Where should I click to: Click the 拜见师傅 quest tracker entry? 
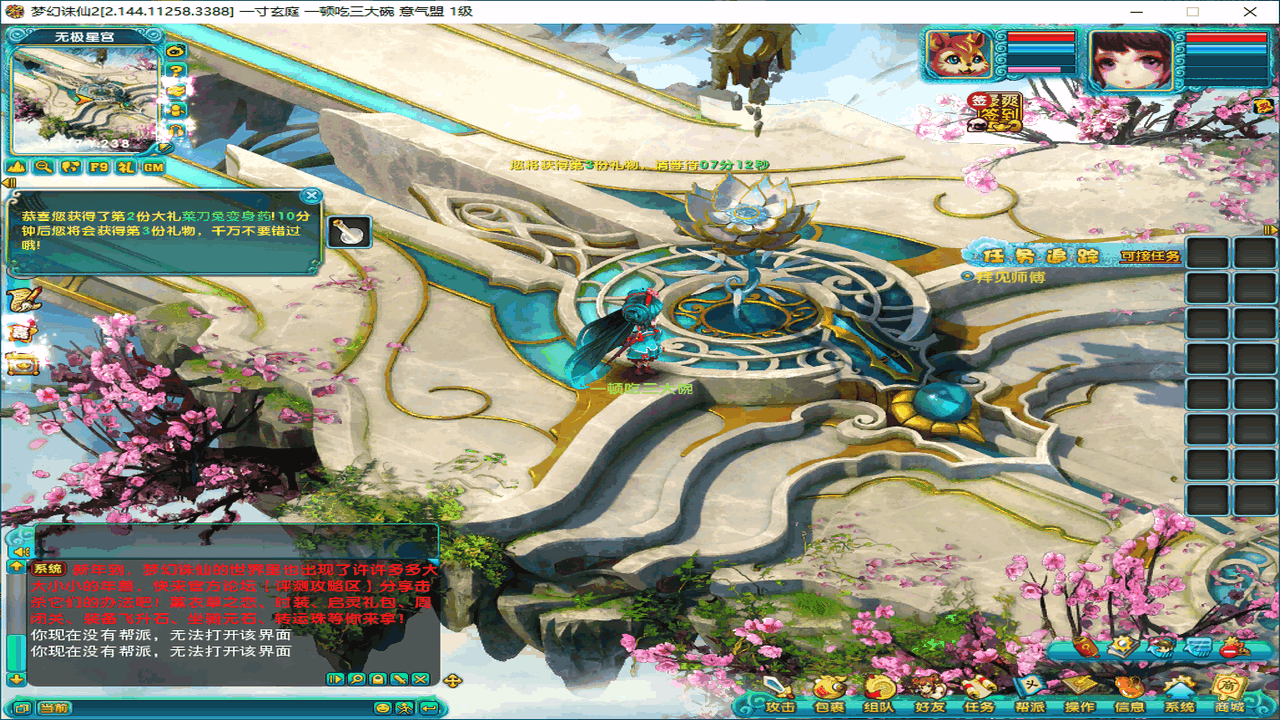tap(1010, 276)
